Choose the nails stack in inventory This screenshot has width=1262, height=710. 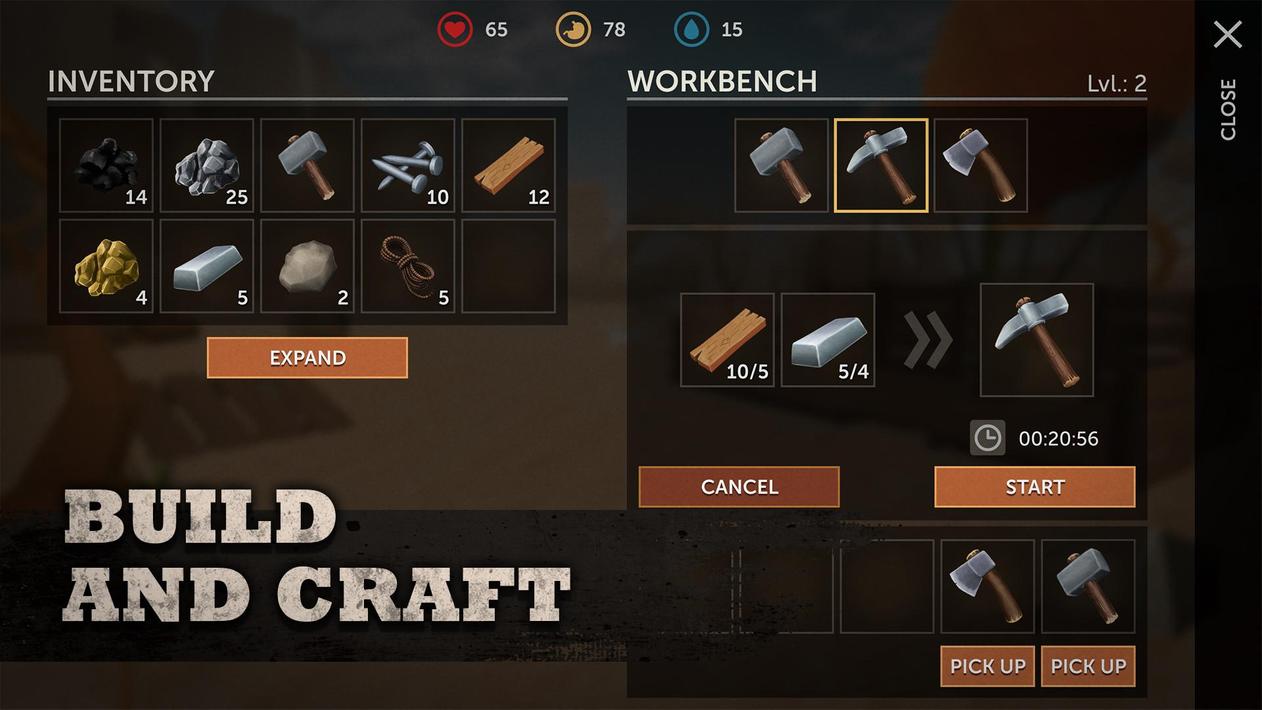[408, 166]
